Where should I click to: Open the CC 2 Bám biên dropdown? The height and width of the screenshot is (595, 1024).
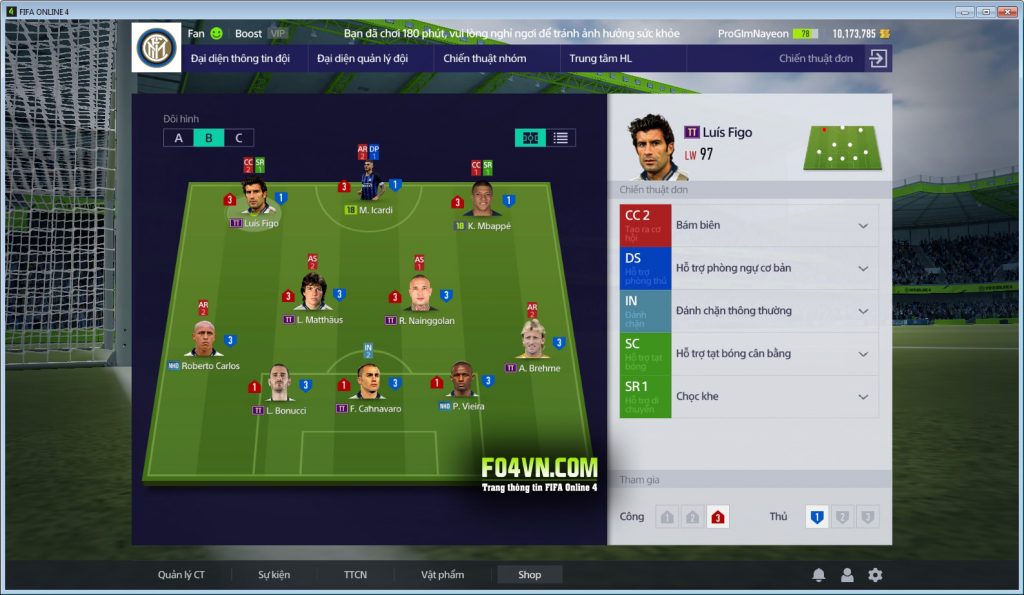pyautogui.click(x=863, y=226)
